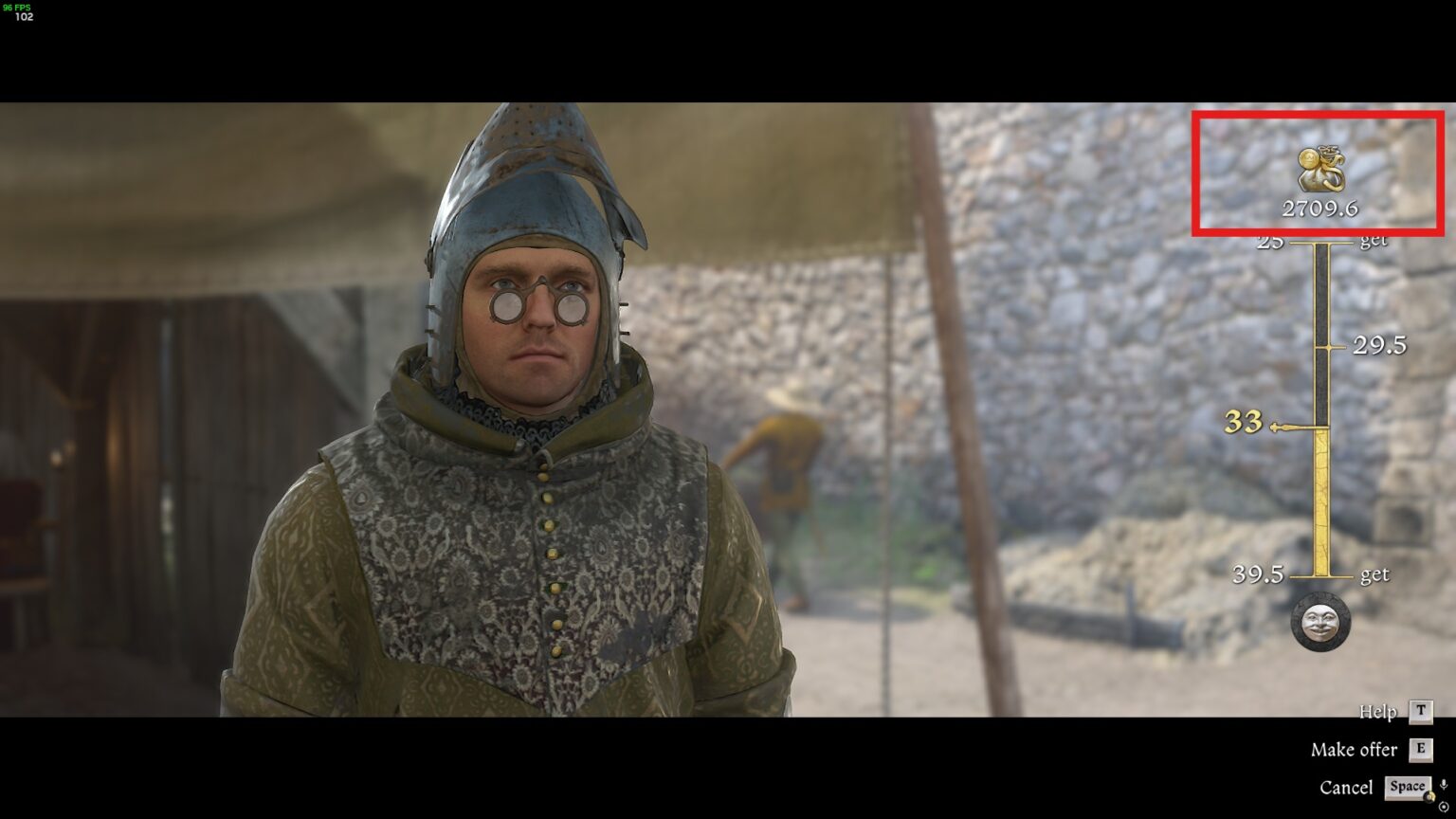Open Help for the haggling screen

[1377, 712]
